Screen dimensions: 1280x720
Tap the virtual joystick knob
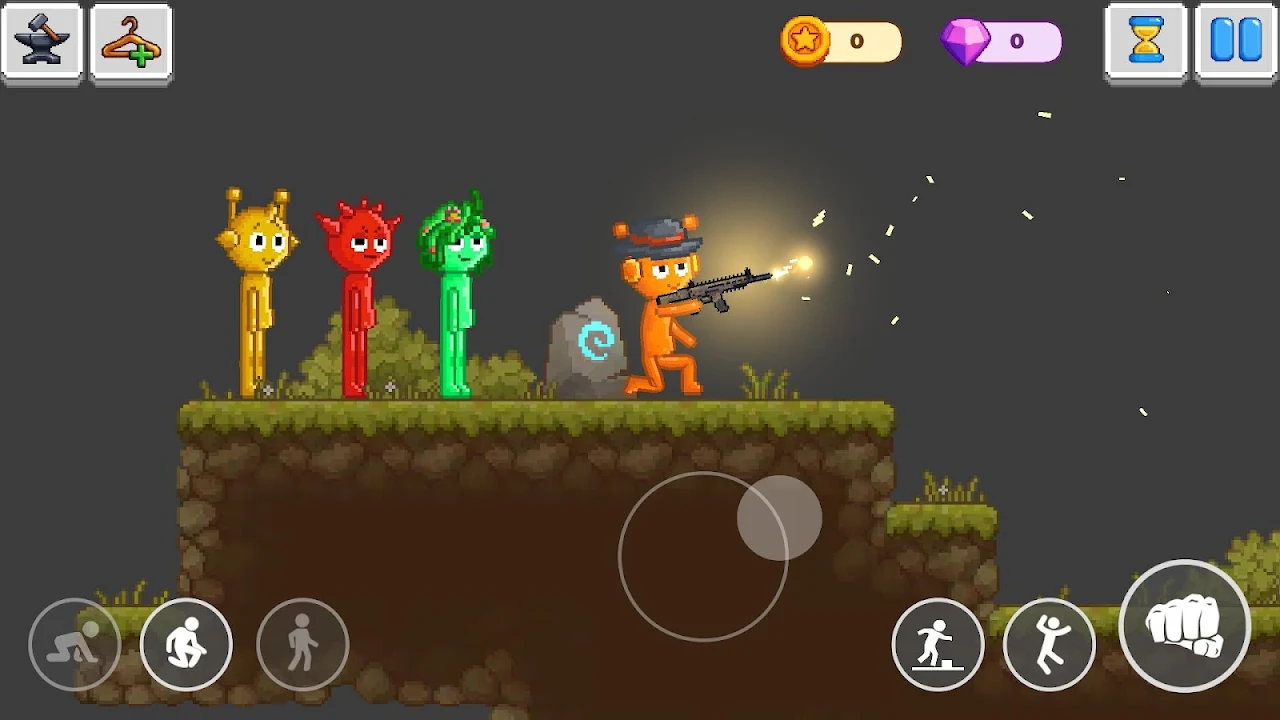click(780, 518)
